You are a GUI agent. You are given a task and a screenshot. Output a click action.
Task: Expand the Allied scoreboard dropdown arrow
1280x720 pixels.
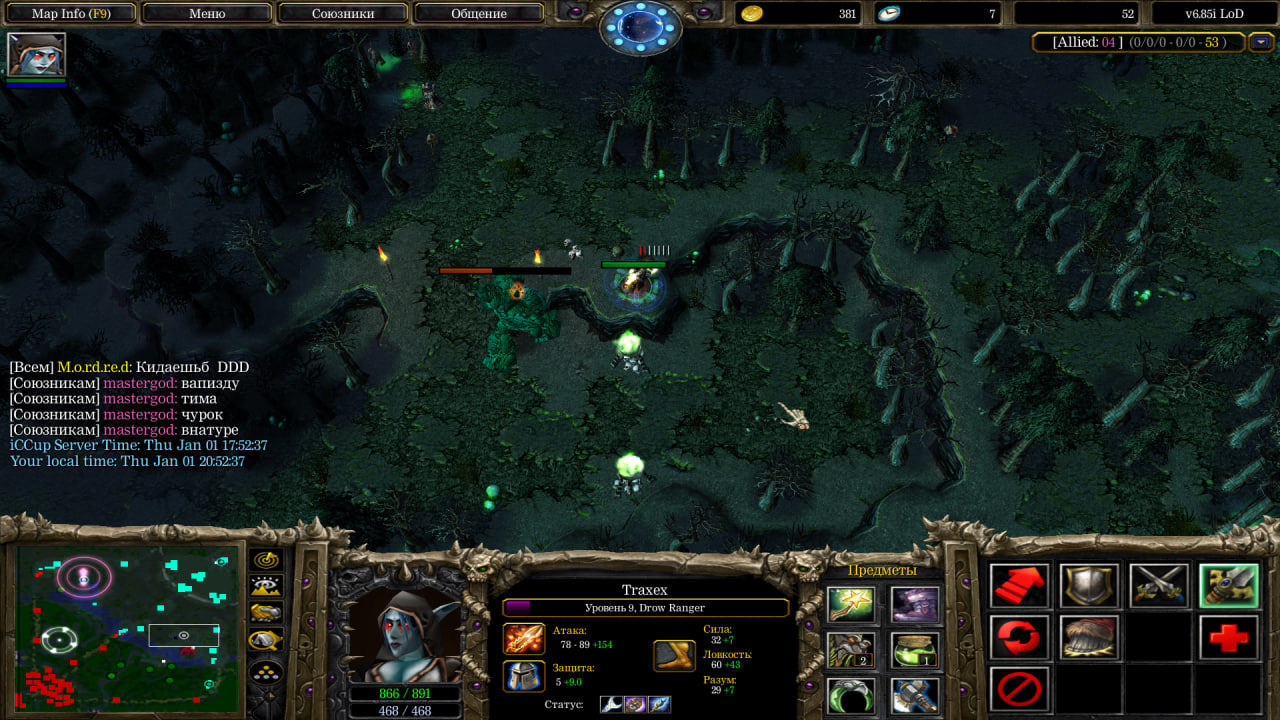tap(1261, 42)
